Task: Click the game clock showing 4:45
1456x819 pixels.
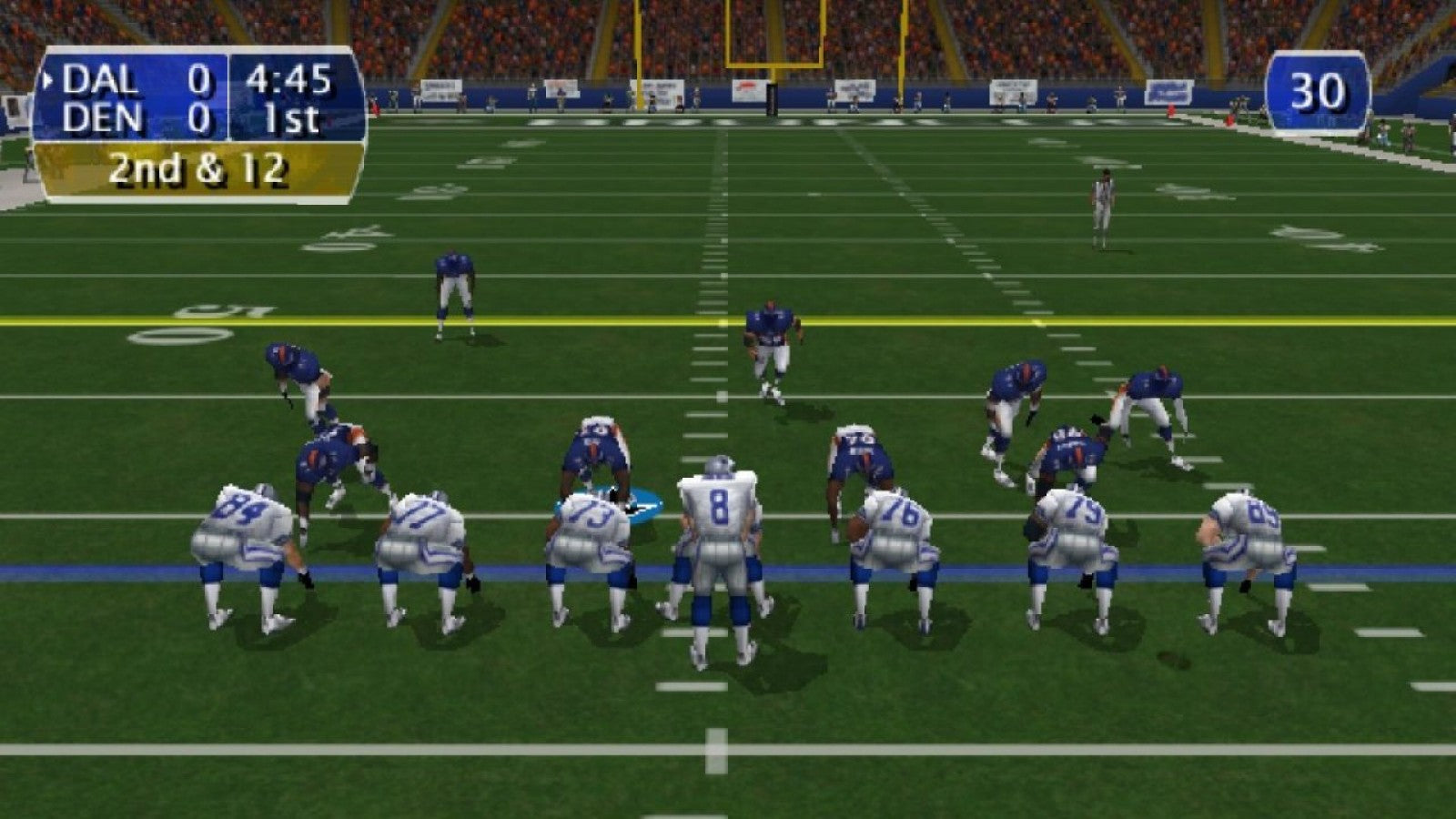Action: point(291,81)
